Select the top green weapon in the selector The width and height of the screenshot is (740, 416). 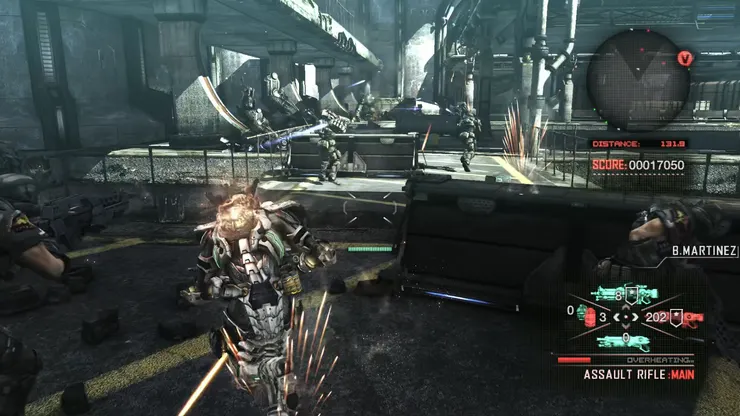coord(620,295)
